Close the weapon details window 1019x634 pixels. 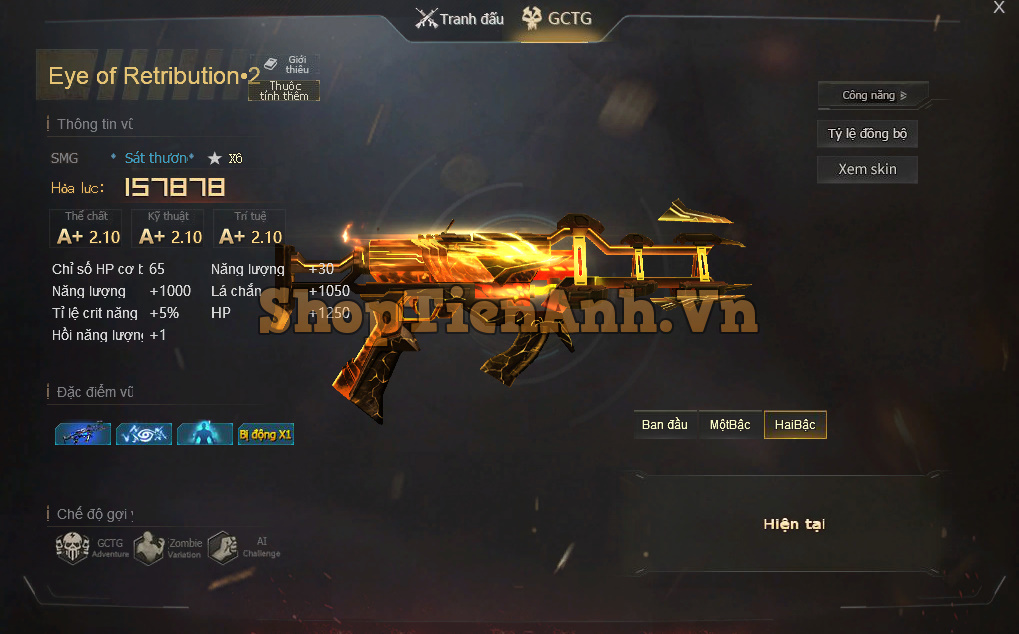(998, 8)
